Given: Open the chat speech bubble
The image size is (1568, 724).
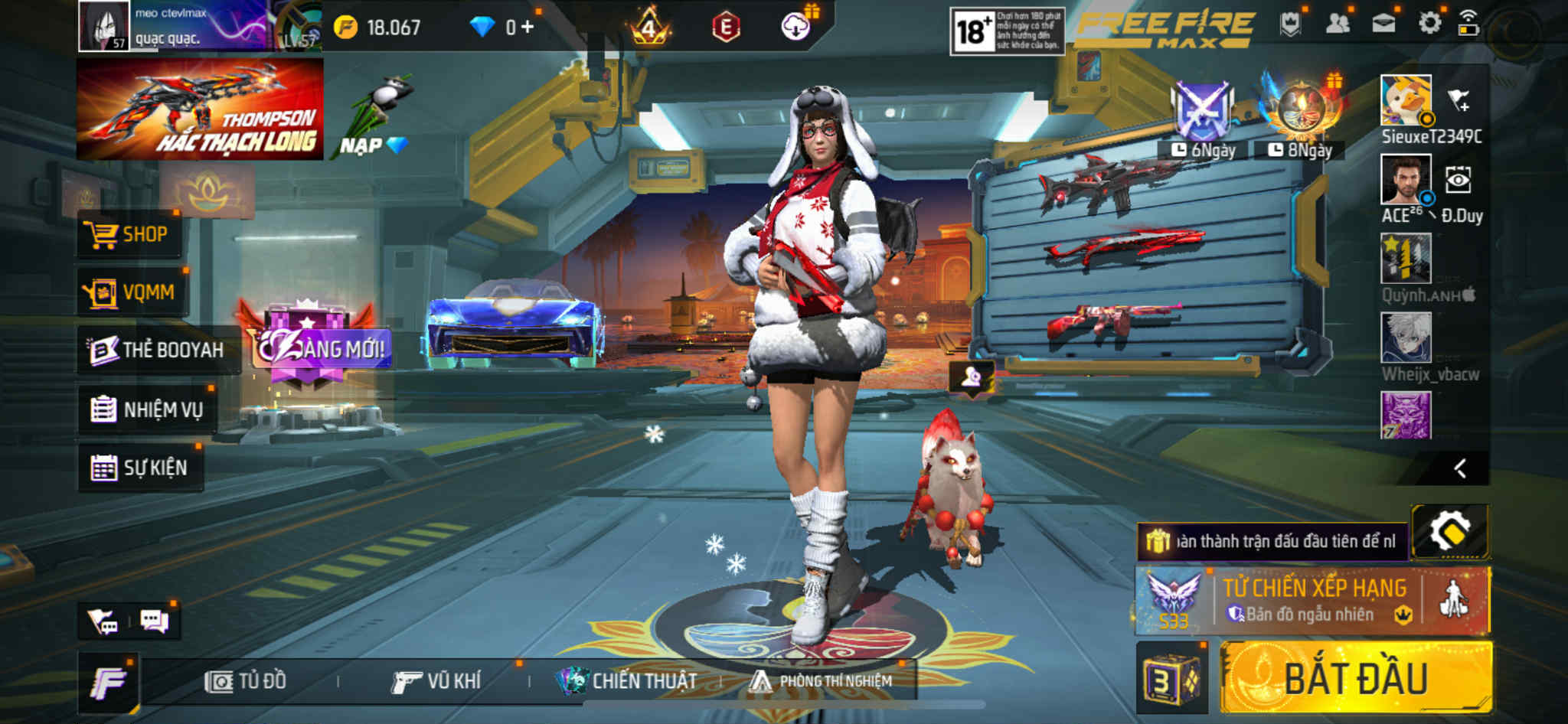Looking at the screenshot, I should click(x=154, y=621).
